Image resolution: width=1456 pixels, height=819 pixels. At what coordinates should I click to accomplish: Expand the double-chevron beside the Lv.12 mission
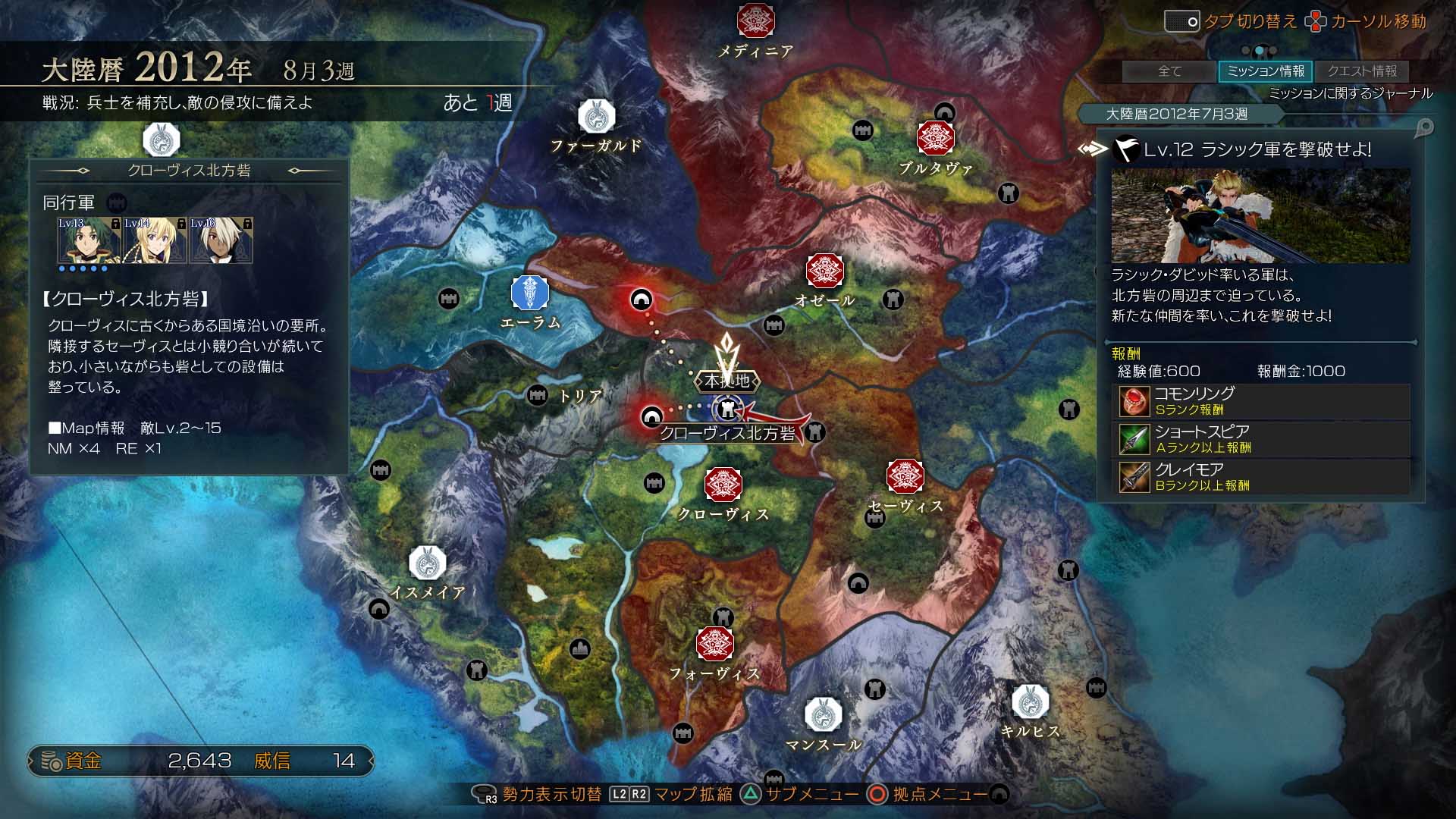(1090, 149)
